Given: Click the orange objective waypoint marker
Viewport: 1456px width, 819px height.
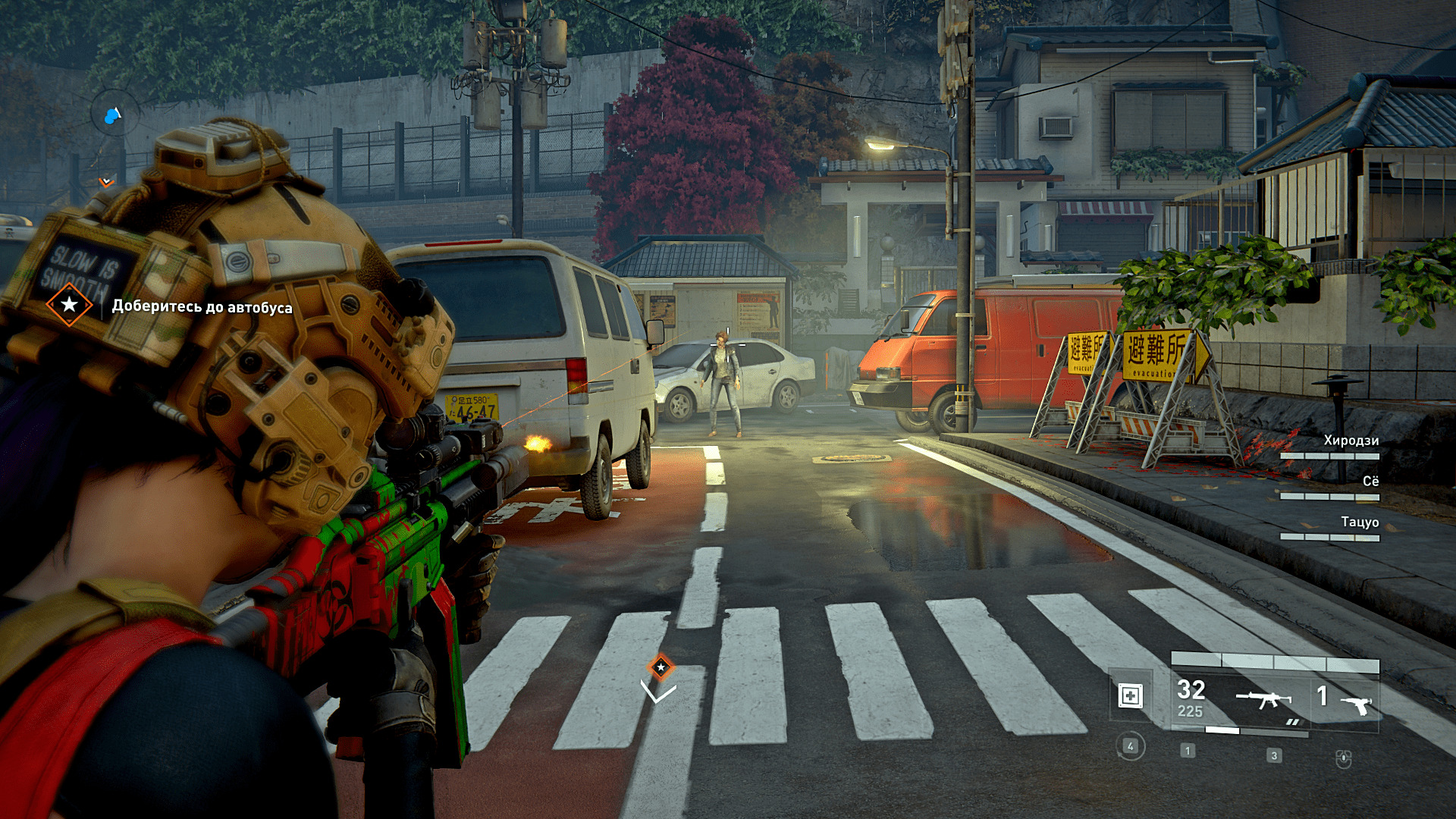Looking at the screenshot, I should click(661, 667).
